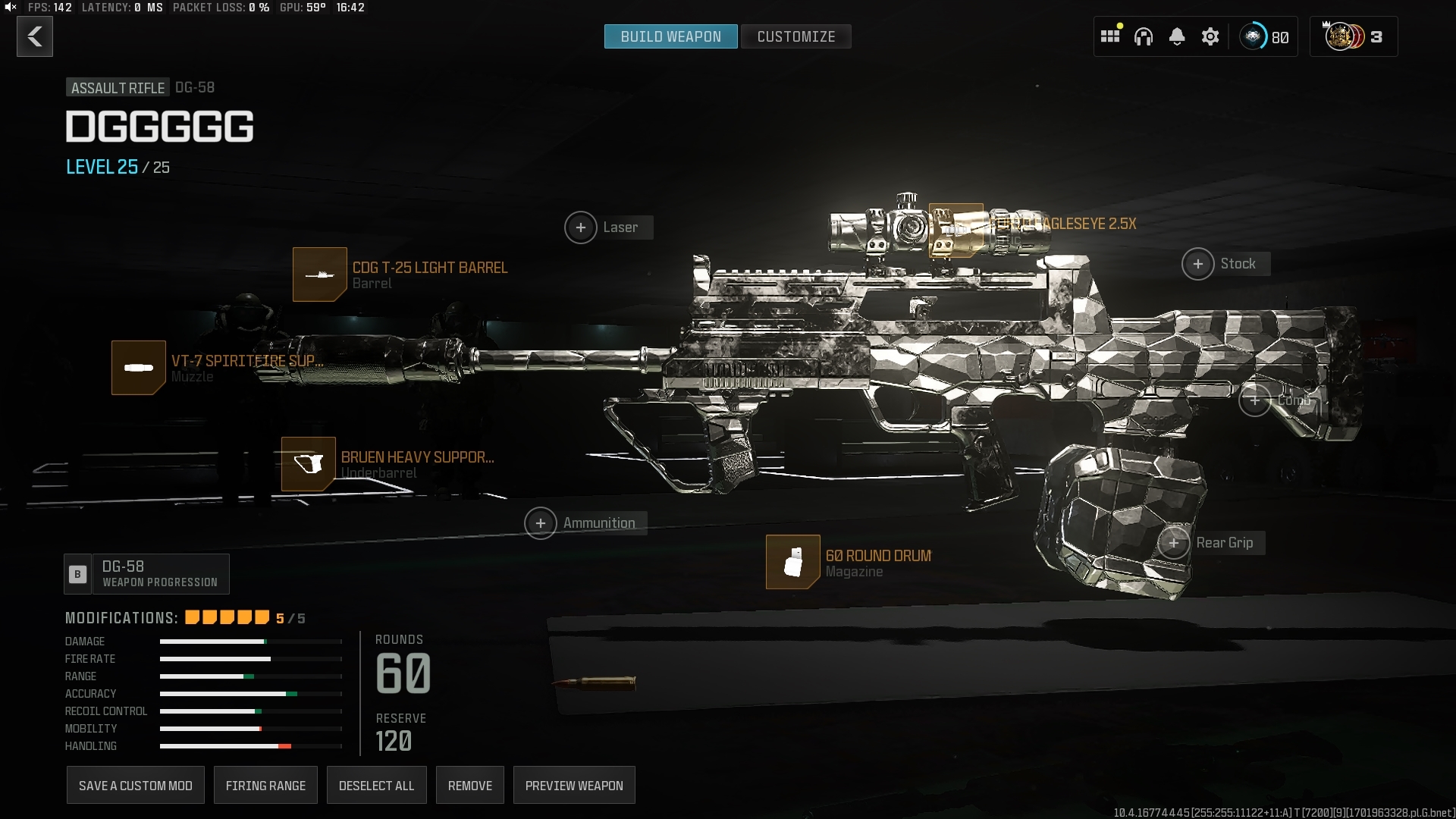Select the Build Weapon tab
This screenshot has width=1456, height=819.
click(670, 36)
